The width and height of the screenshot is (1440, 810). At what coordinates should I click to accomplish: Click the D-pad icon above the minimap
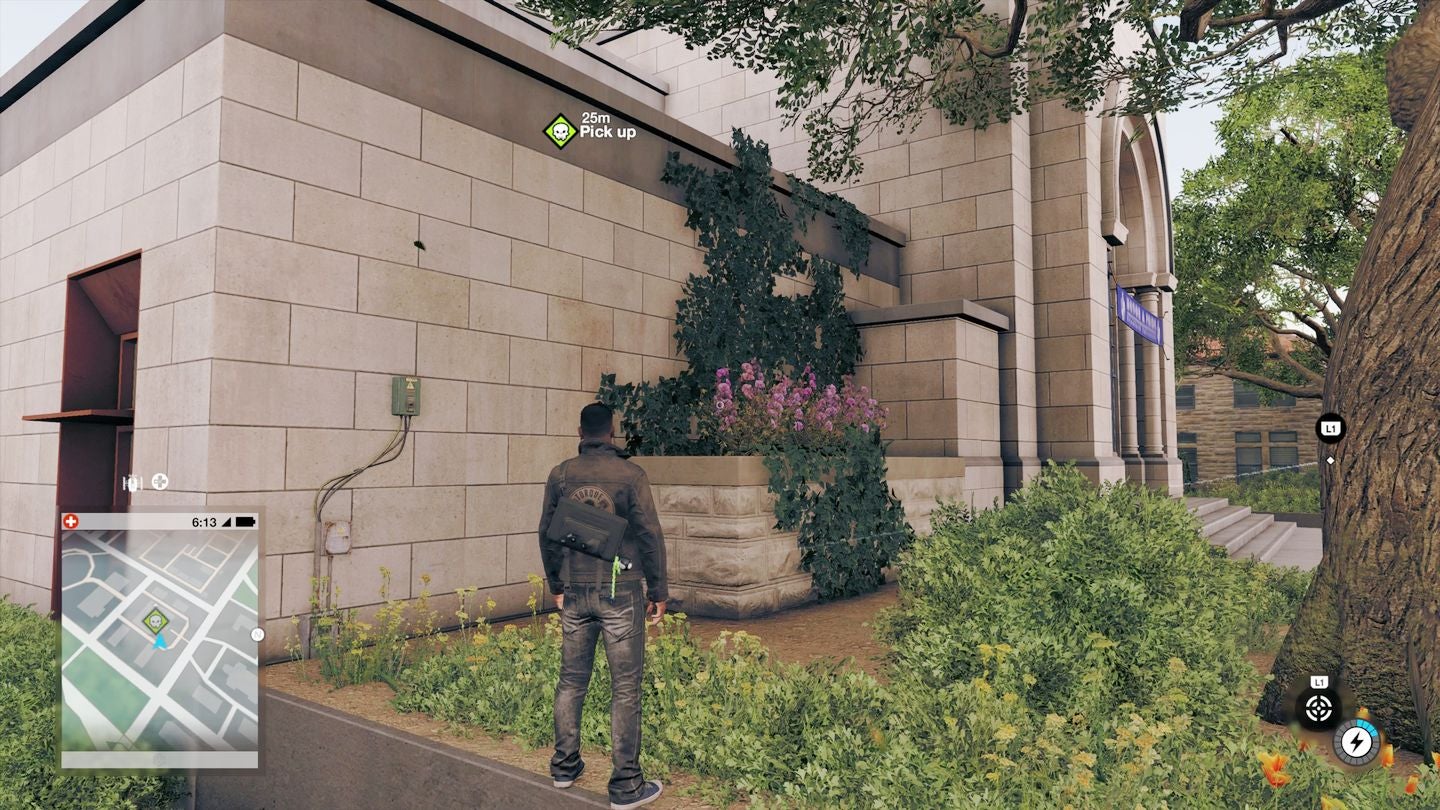pos(158,483)
